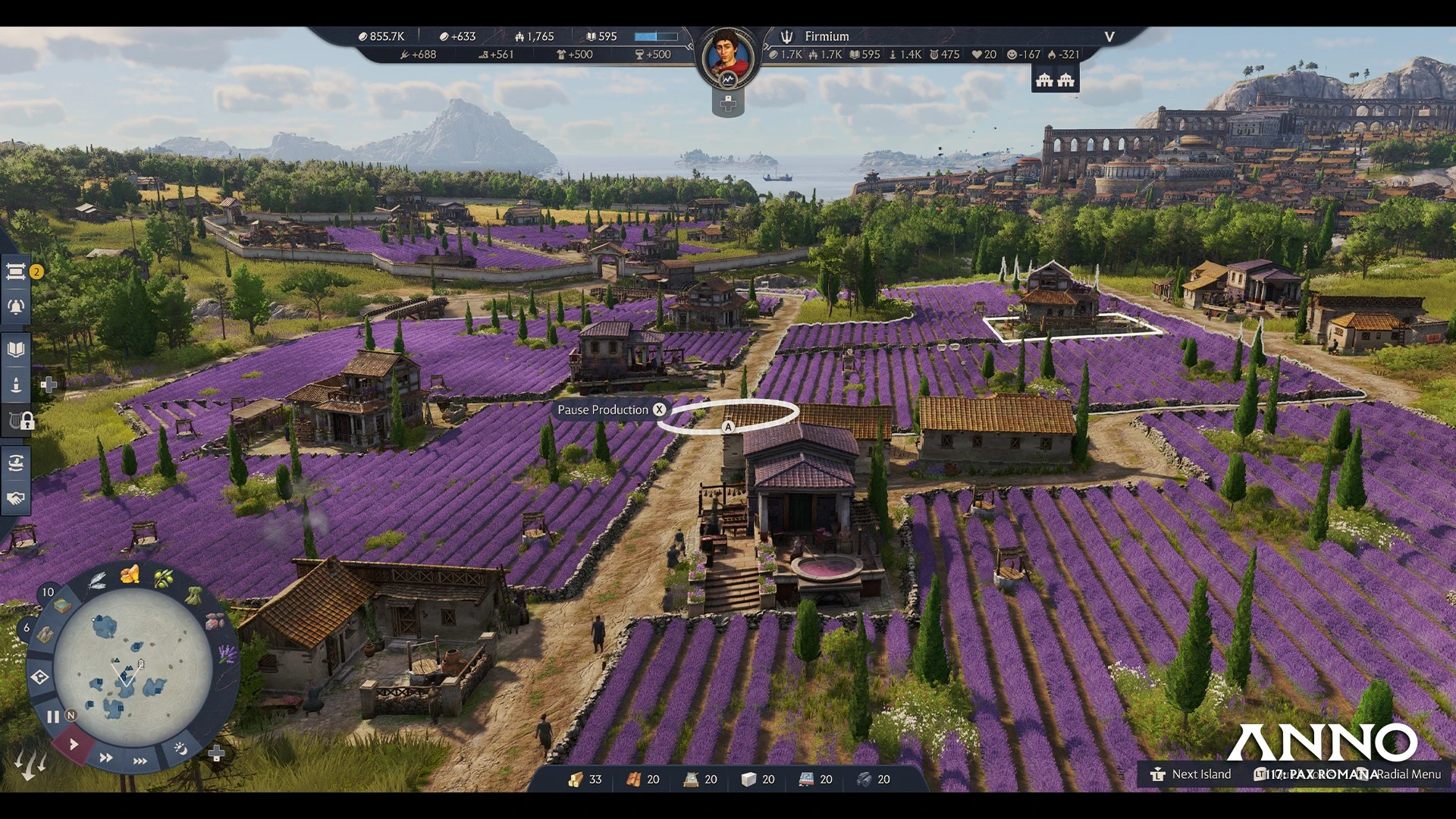1456x819 pixels.
Task: Set game speed to double fast-forward
Action: pyautogui.click(x=106, y=758)
